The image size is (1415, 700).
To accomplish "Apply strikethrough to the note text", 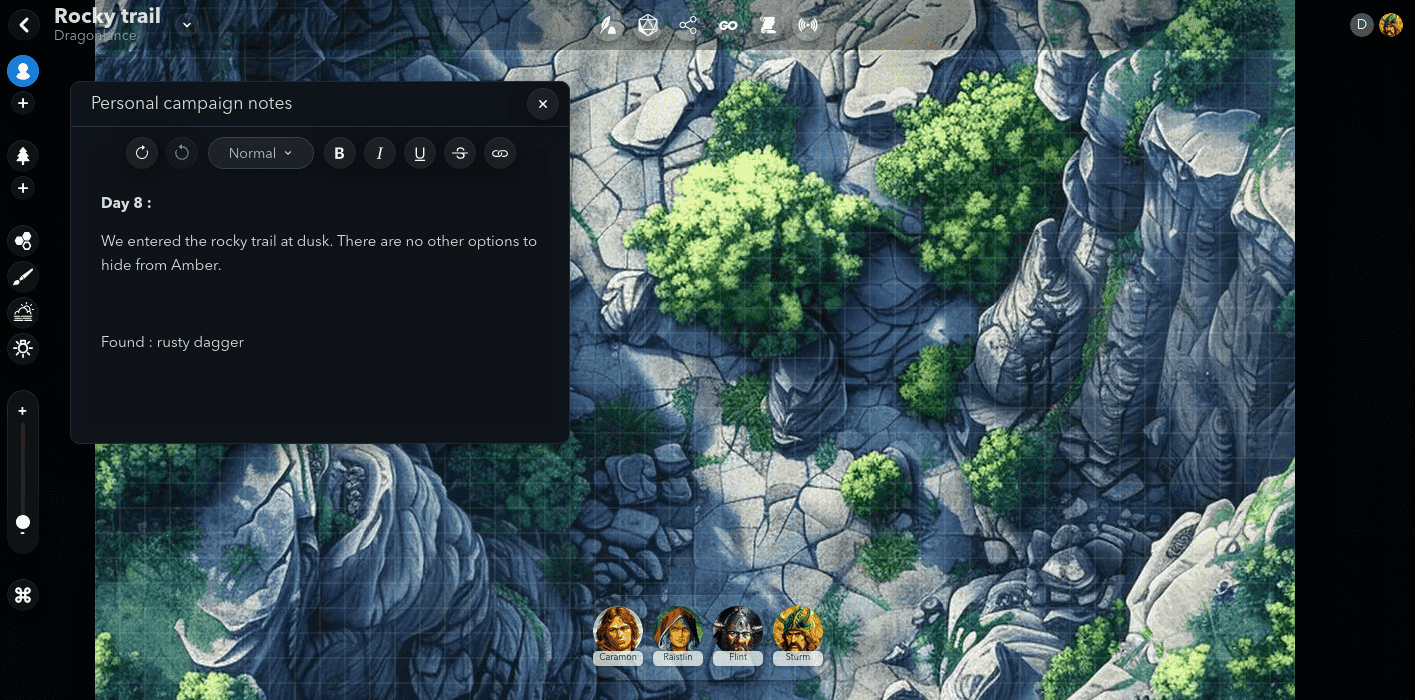I will coord(460,153).
